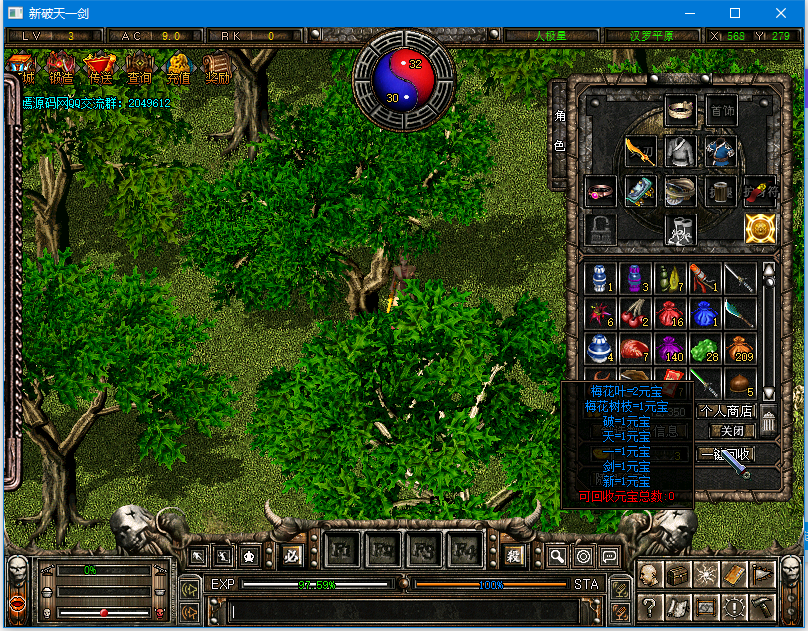Click the 一键回收 recycle button
Screen dimensions: 808x631
coord(725,454)
